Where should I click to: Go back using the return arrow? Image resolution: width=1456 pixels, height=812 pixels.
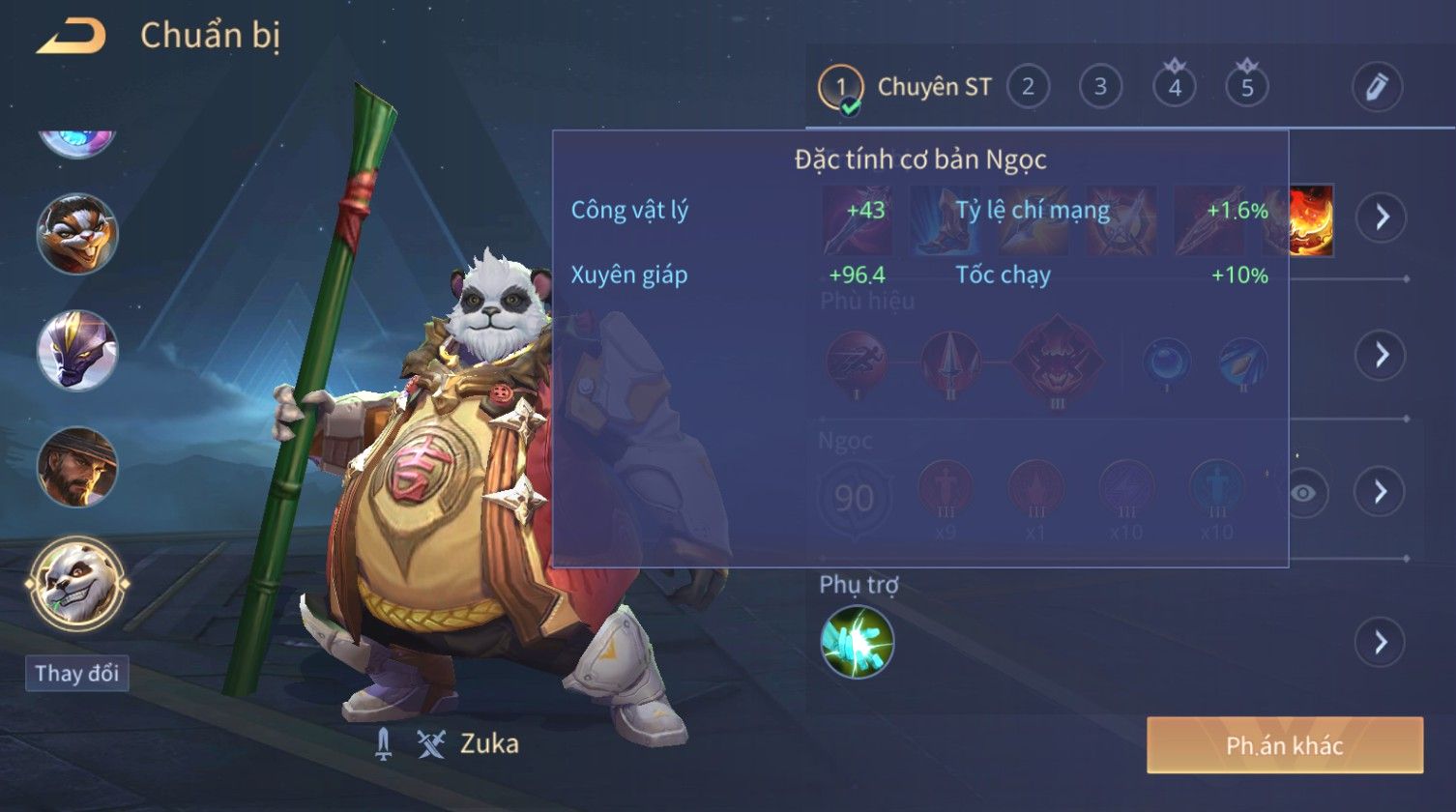tap(71, 37)
